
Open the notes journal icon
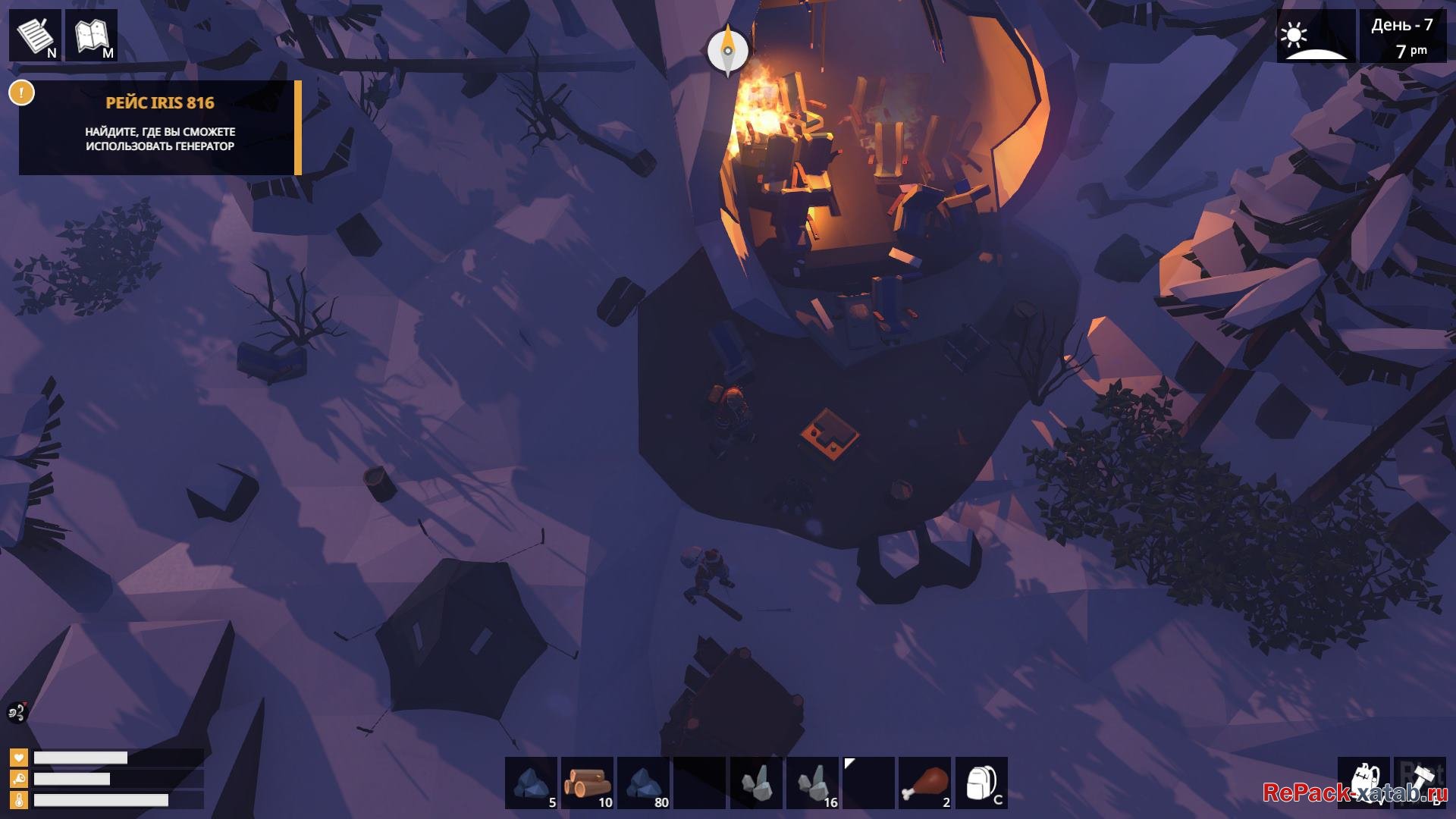[x=35, y=35]
